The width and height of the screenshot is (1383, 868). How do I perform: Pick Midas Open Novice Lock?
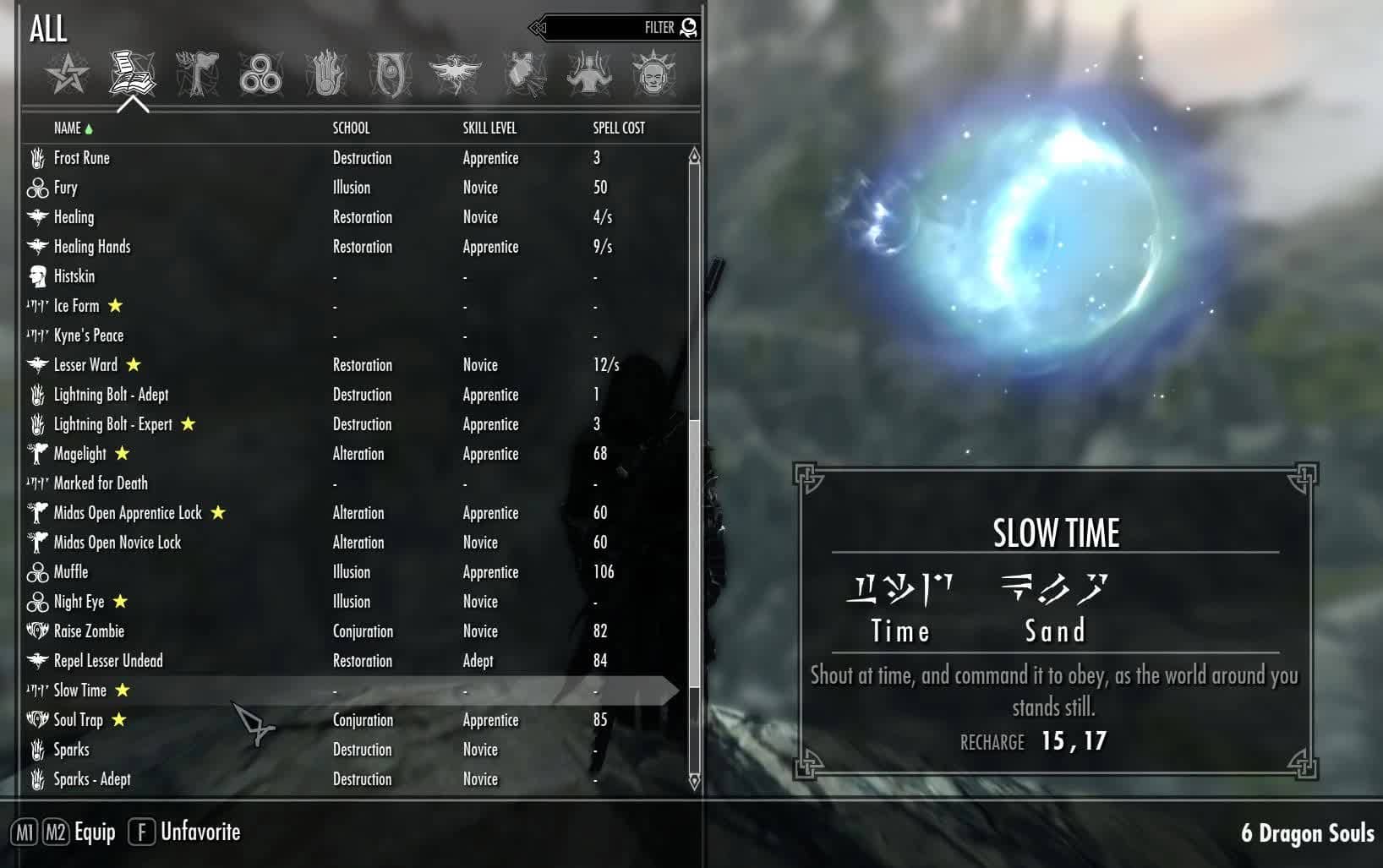118,543
